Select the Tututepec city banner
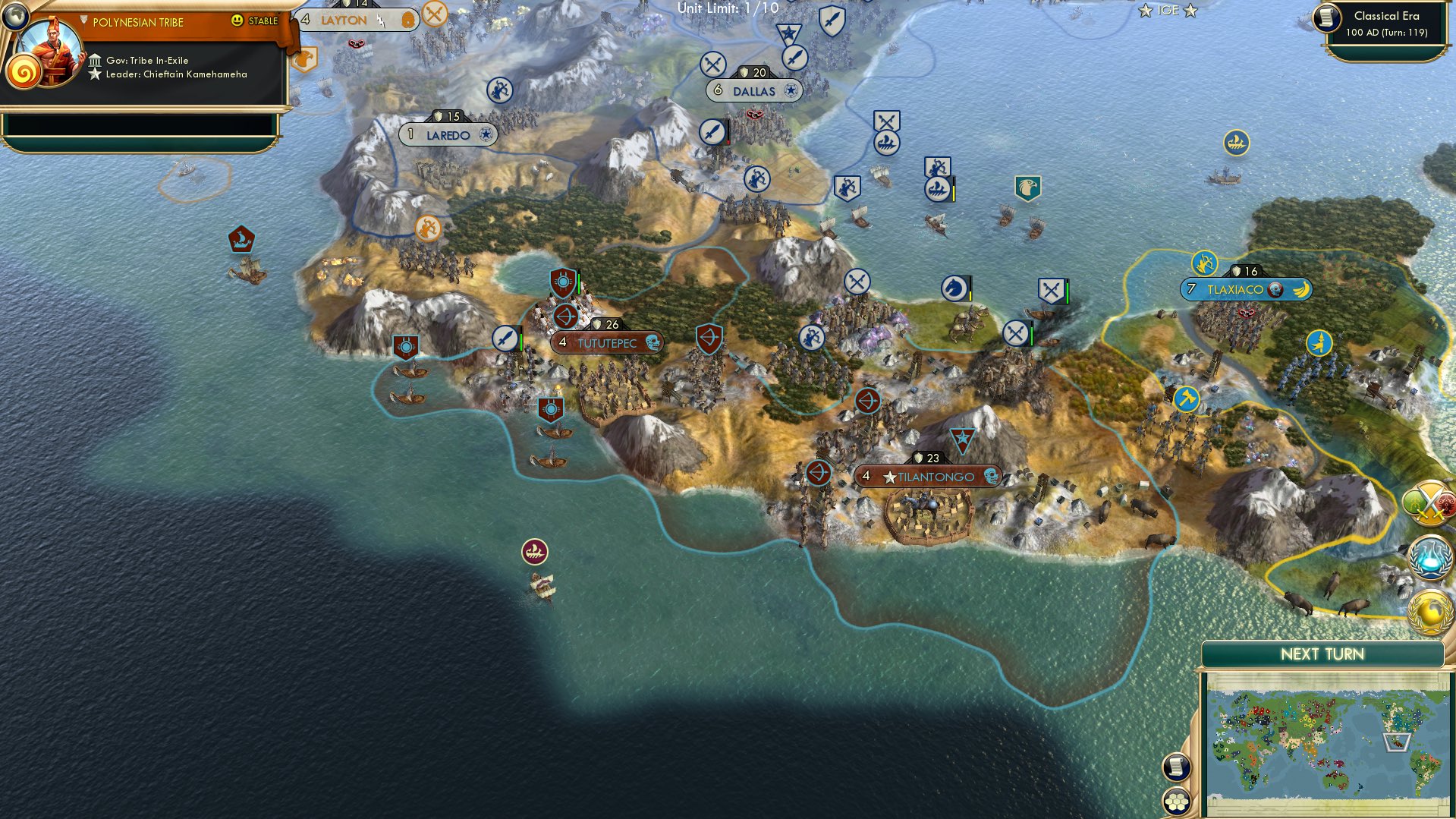The image size is (1456, 819). (607, 342)
